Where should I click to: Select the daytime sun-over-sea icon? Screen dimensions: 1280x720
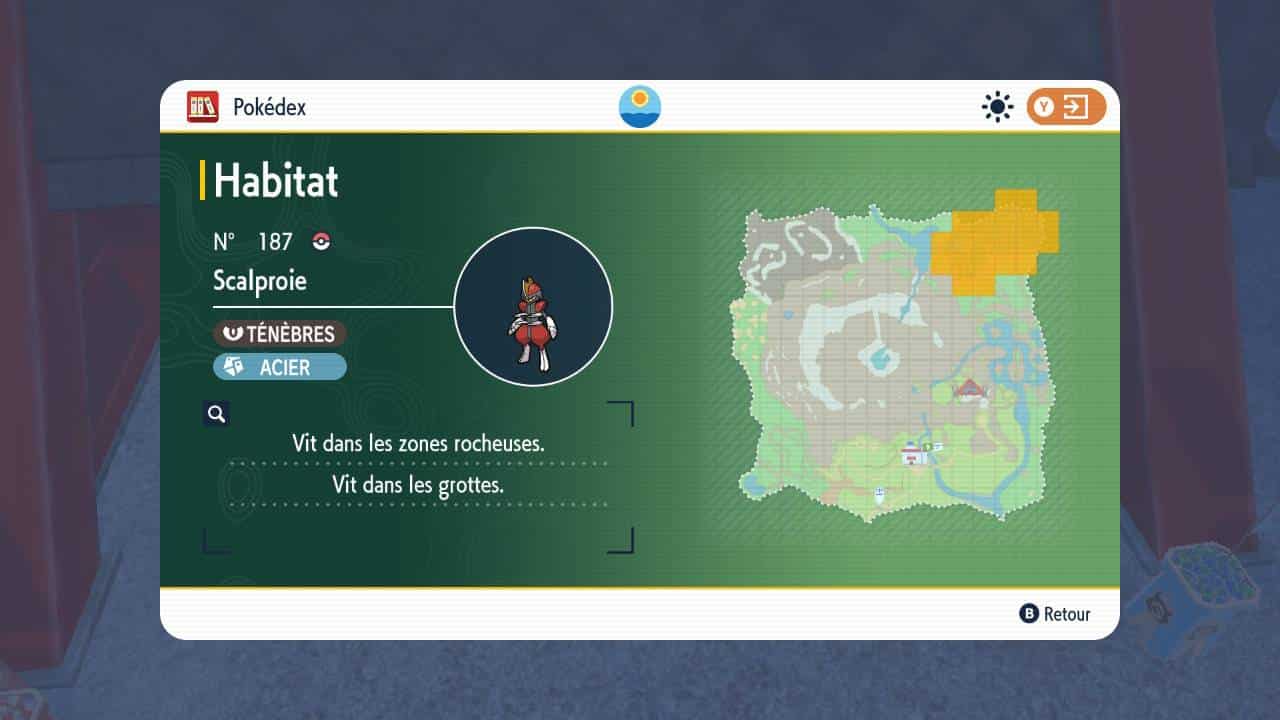click(640, 107)
